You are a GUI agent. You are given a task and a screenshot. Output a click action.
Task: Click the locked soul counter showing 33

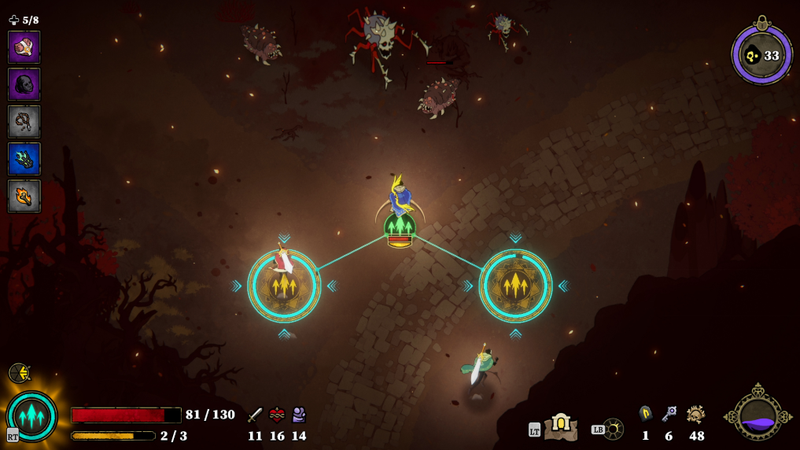coord(762,54)
